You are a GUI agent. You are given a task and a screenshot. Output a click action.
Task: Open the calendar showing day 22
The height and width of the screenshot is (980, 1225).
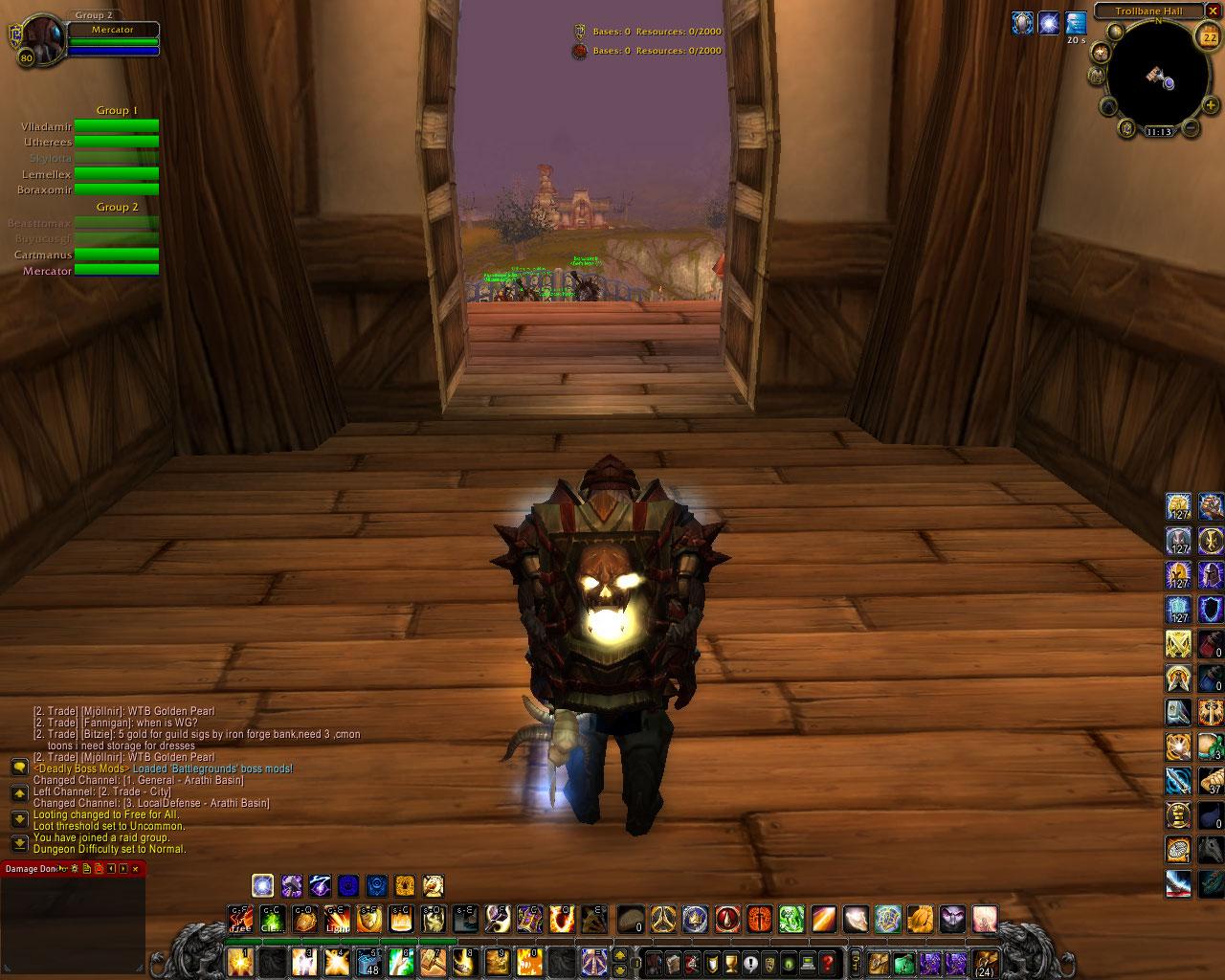tap(1208, 37)
